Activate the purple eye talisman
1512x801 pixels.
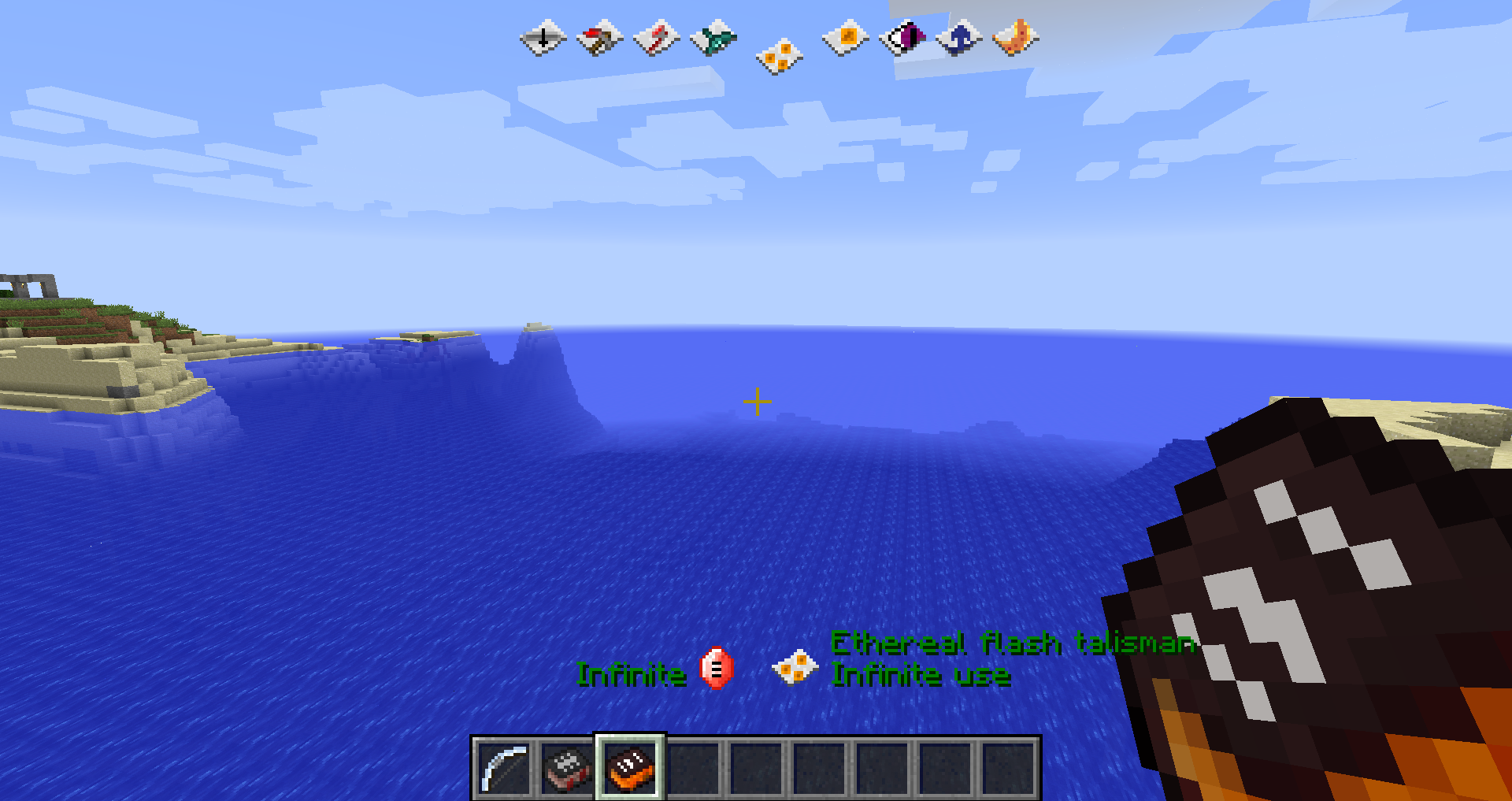point(902,38)
